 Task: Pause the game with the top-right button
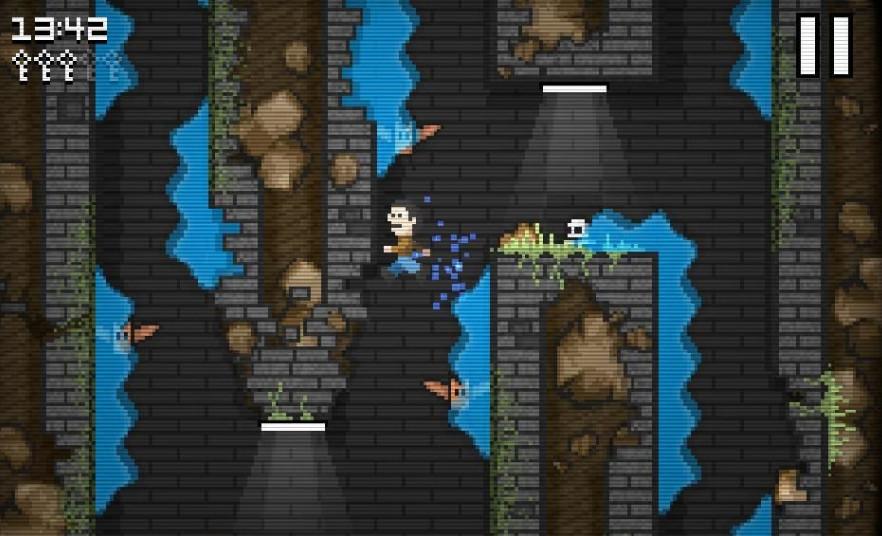(825, 45)
